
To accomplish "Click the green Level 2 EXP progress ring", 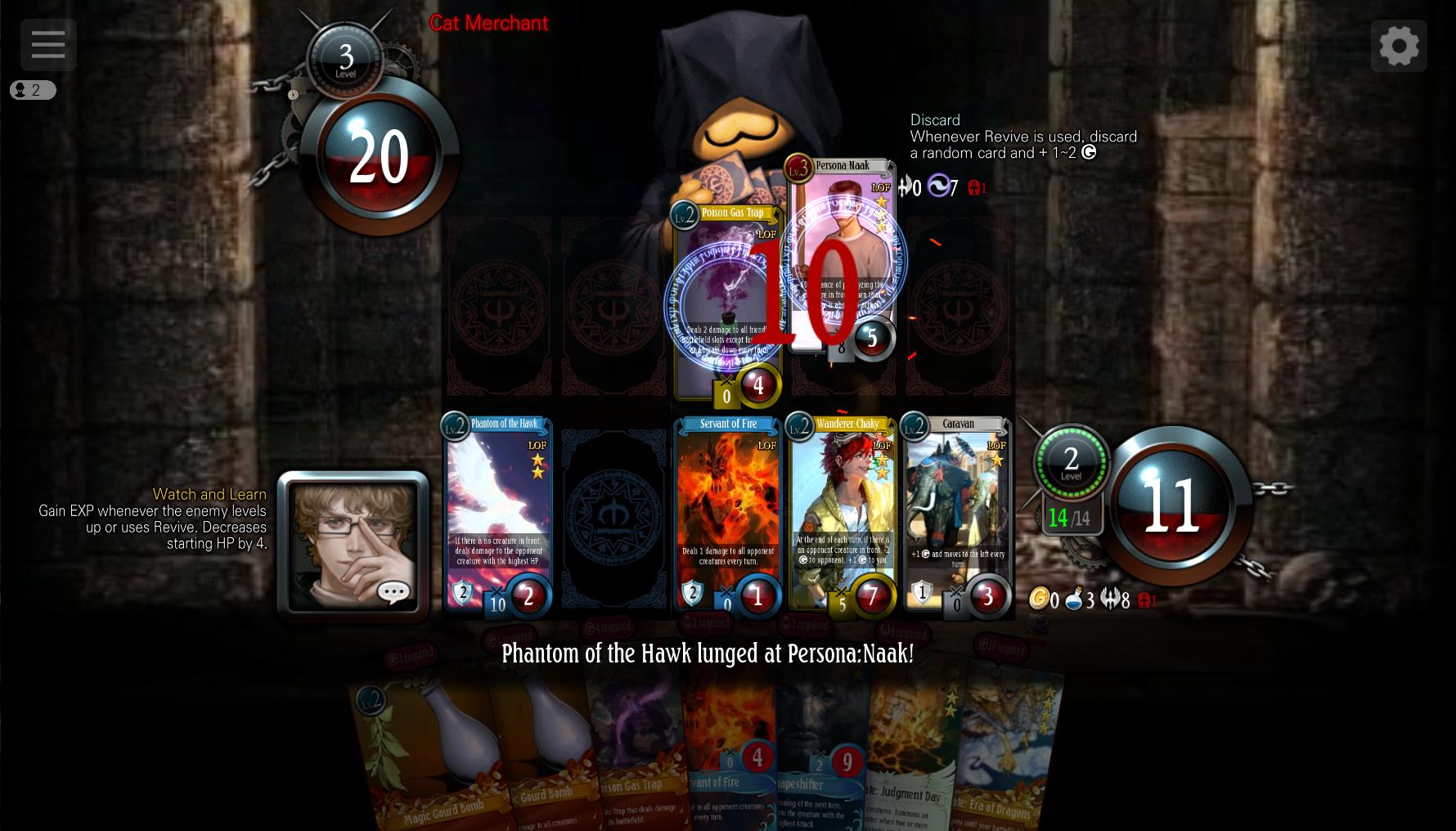I will pos(1071,464).
